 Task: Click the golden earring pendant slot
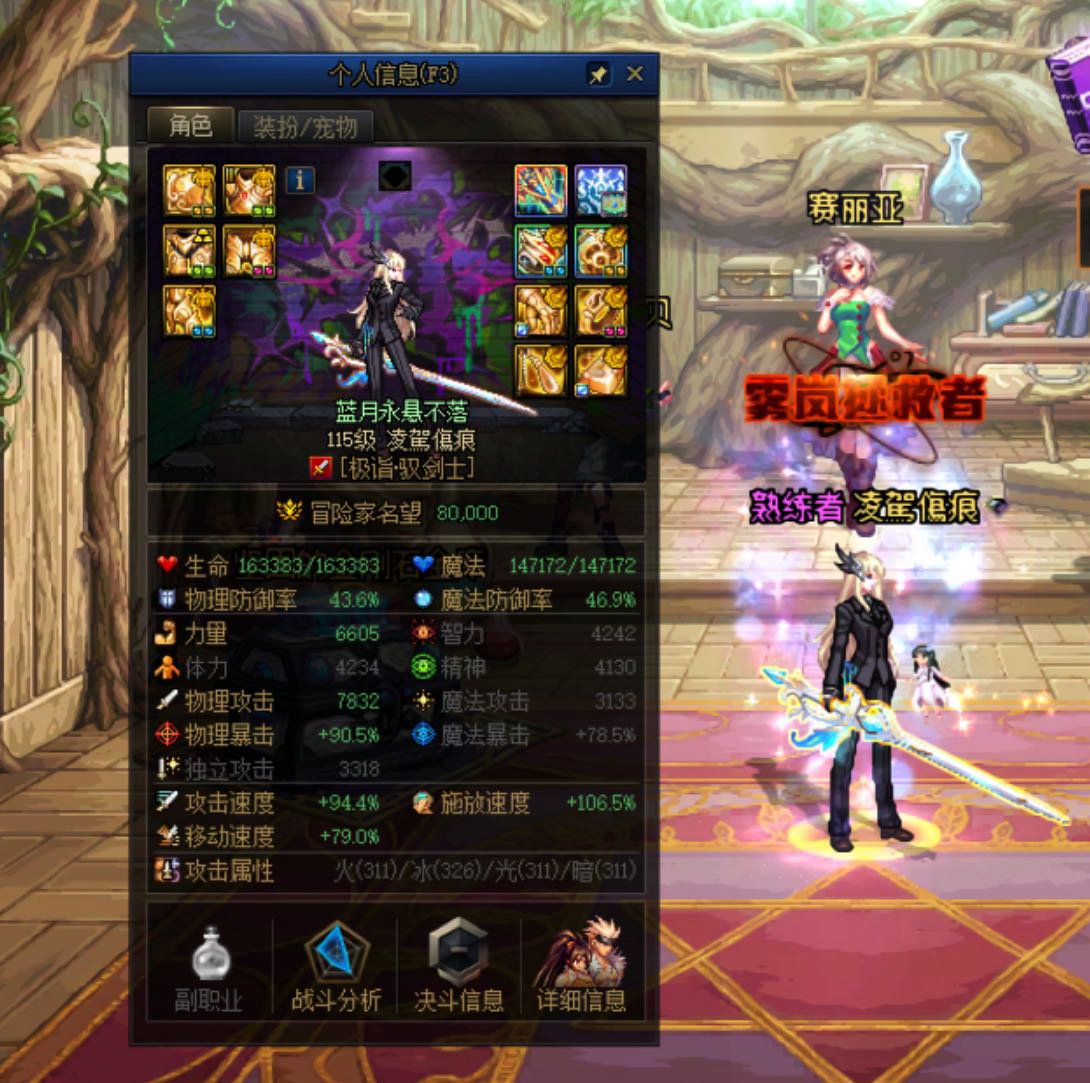pos(541,370)
